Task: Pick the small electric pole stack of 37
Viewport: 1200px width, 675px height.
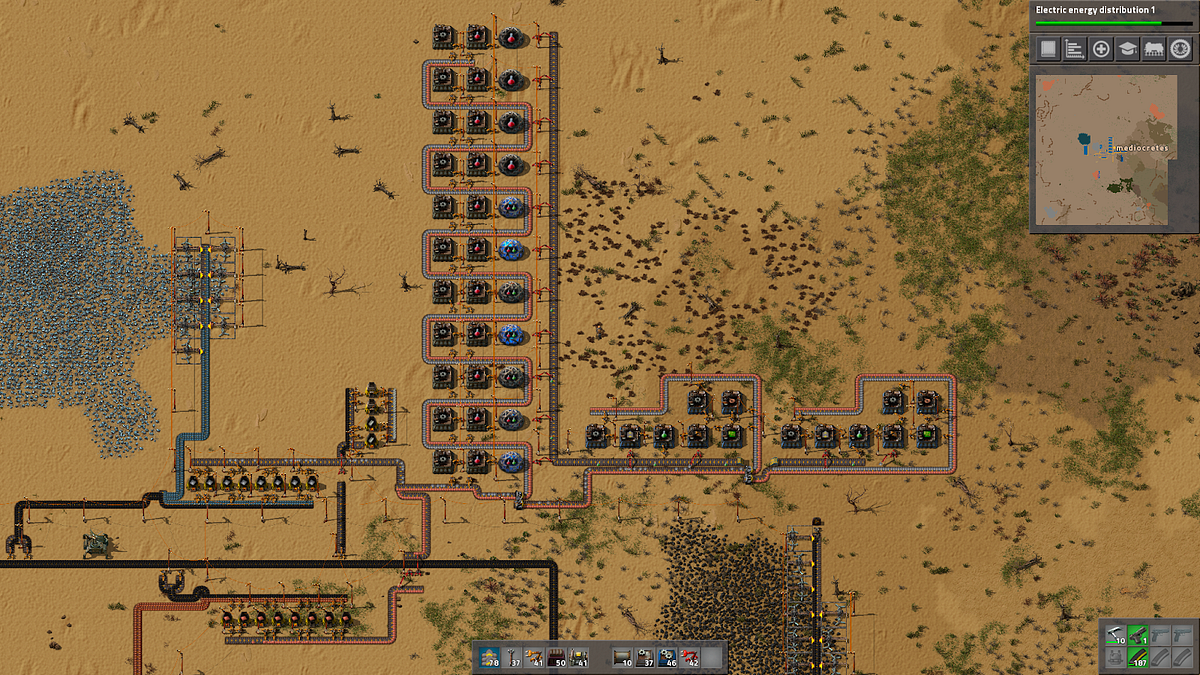Action: 512,656
